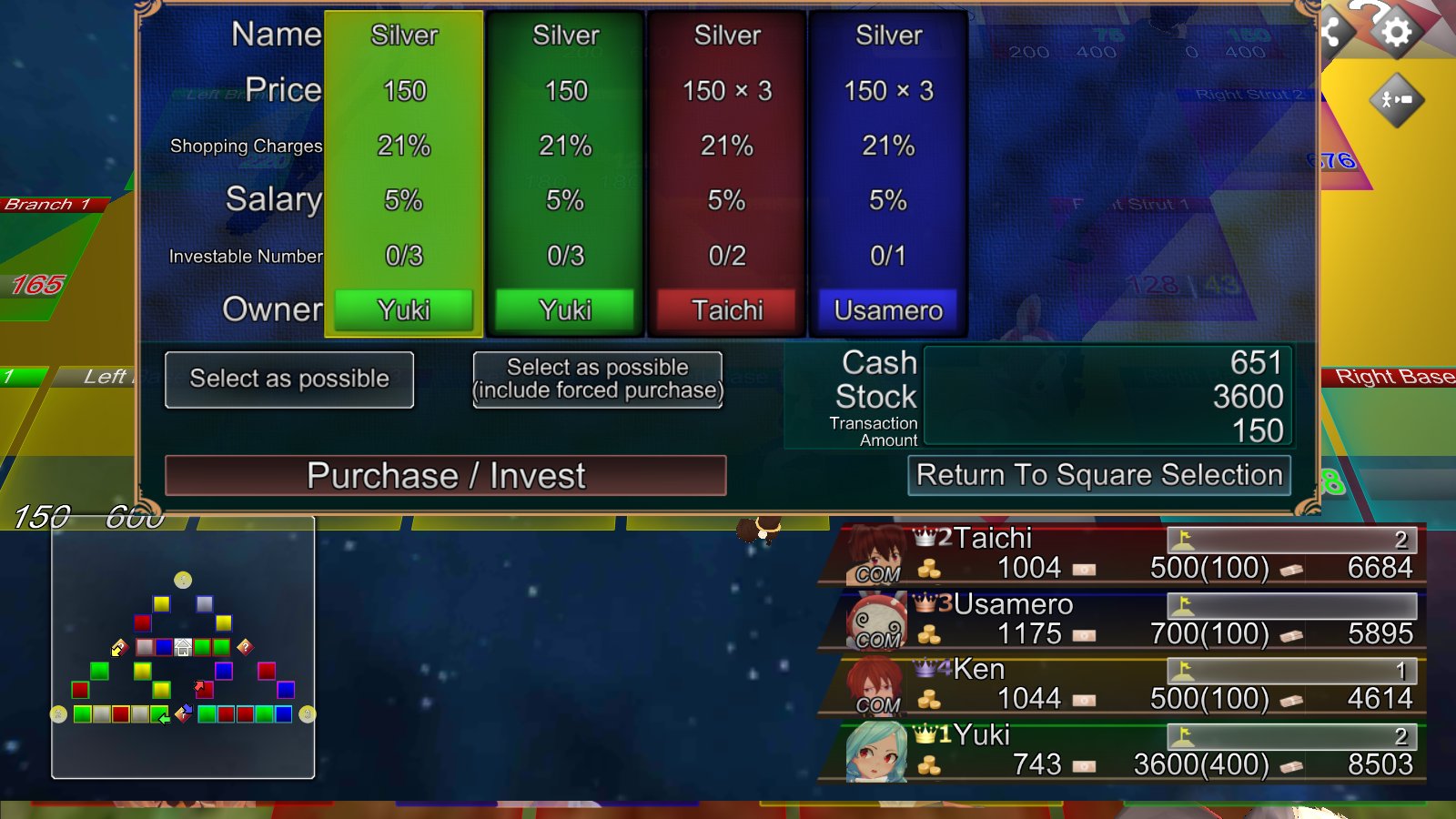Show Usamero's player status row

(1124, 620)
